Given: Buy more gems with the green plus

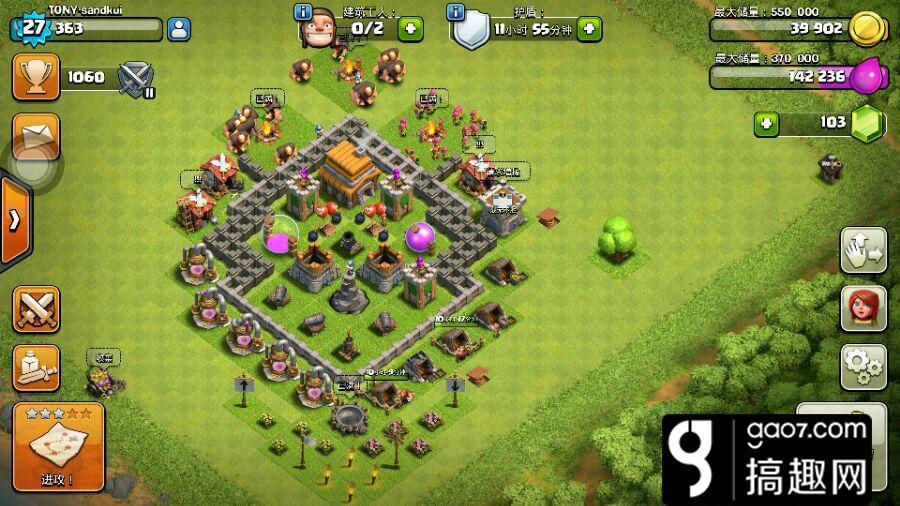Looking at the screenshot, I should coord(767,123).
